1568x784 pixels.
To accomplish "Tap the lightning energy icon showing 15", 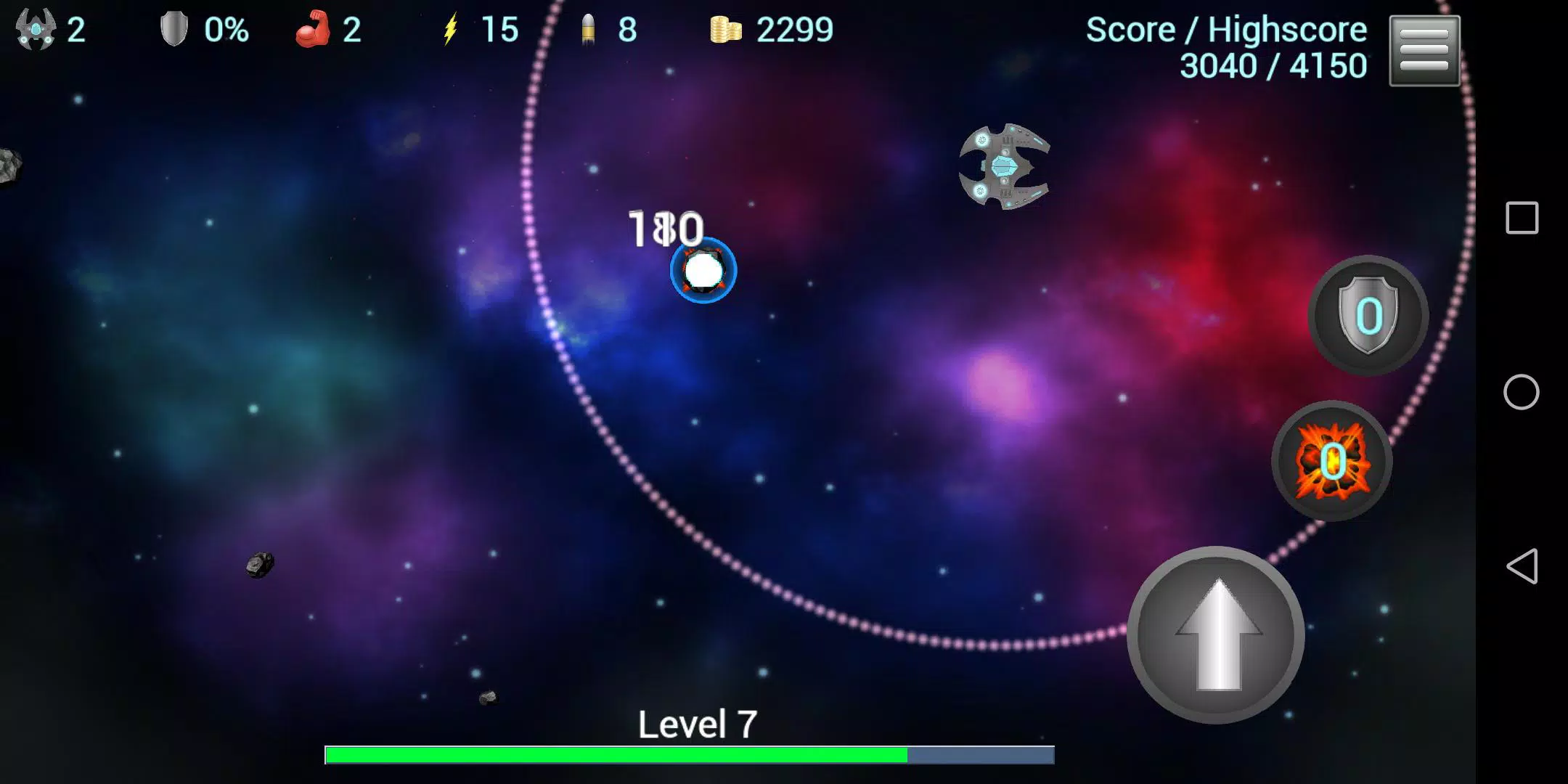I will click(452, 29).
